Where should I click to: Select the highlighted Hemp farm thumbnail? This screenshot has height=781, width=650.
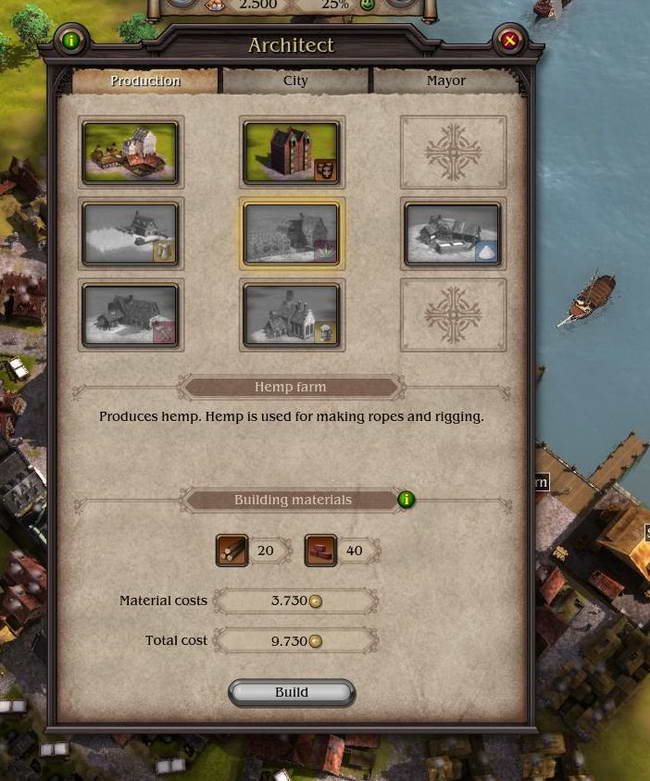(x=292, y=234)
